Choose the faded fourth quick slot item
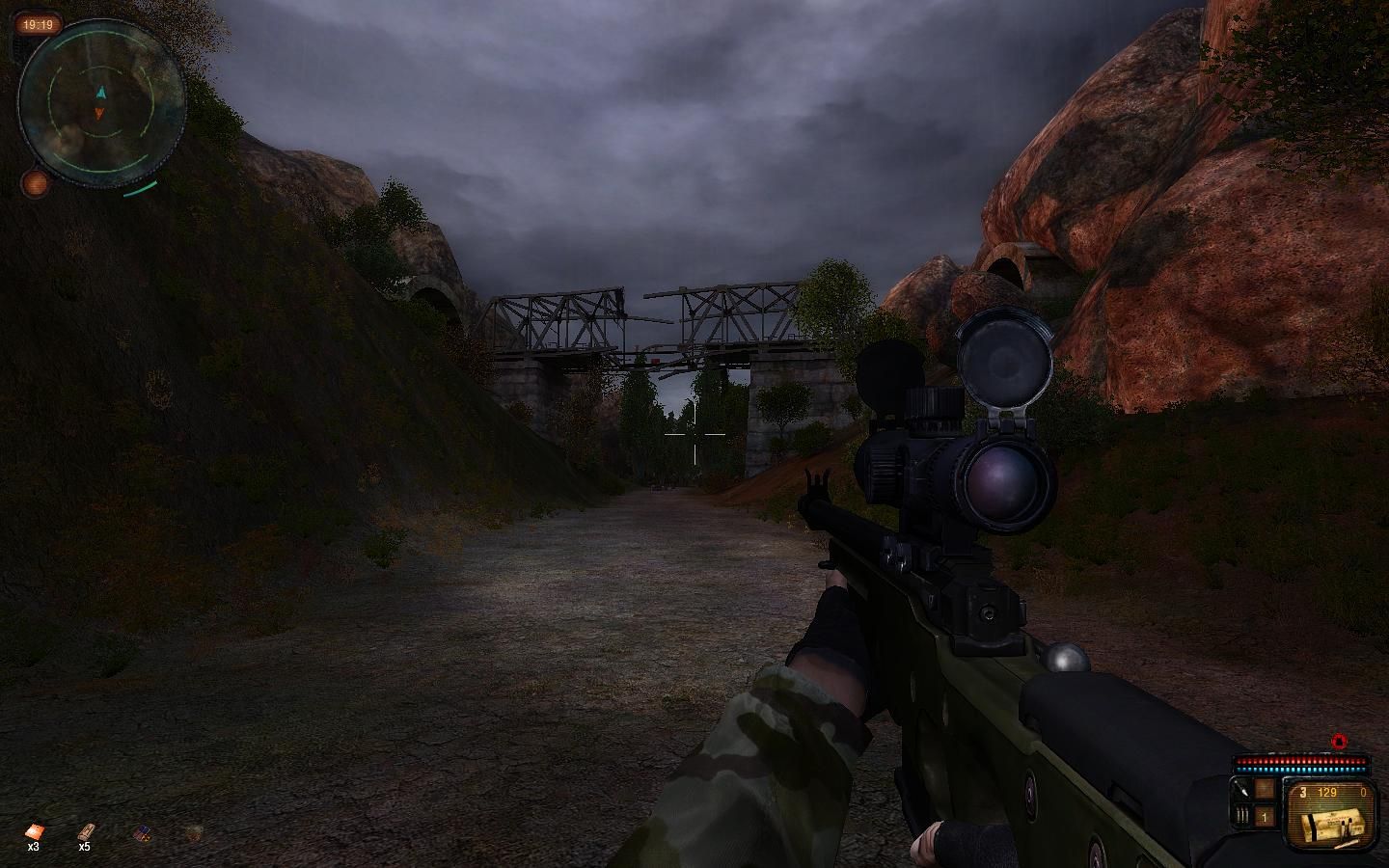Image resolution: width=1389 pixels, height=868 pixels. (195, 831)
